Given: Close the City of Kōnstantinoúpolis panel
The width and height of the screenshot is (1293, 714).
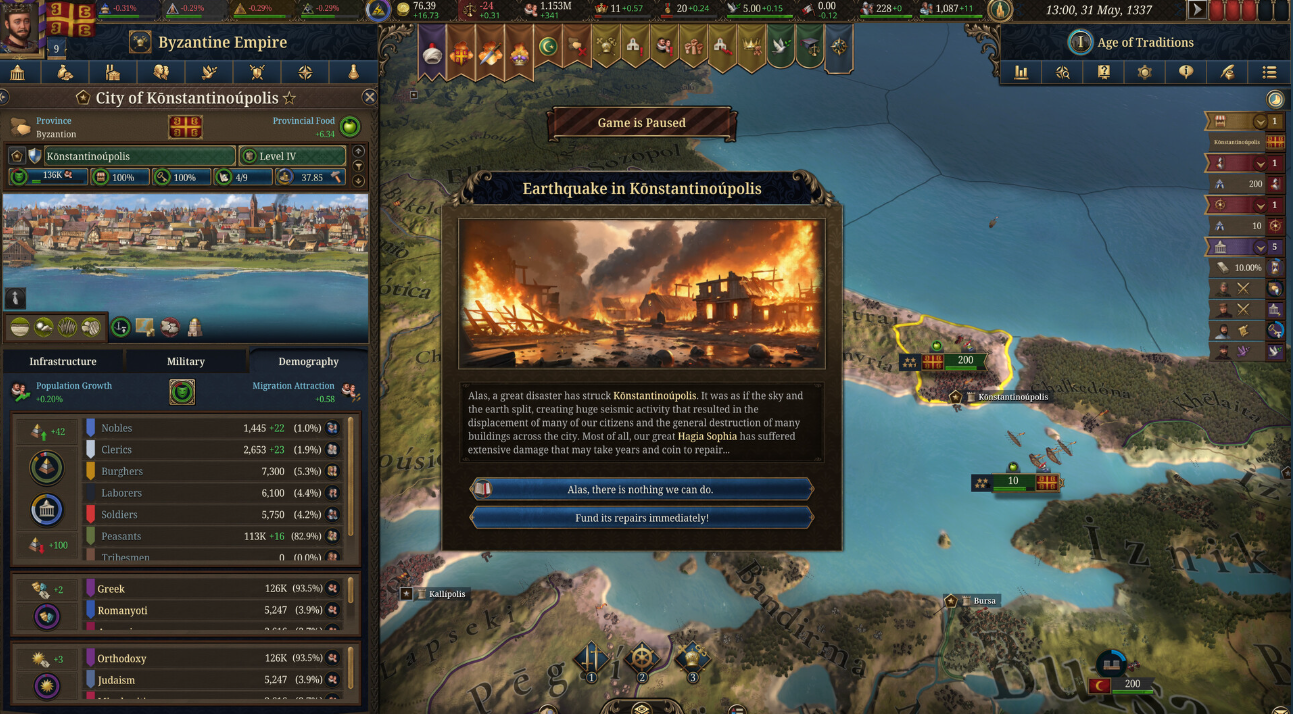Looking at the screenshot, I should tap(369, 97).
